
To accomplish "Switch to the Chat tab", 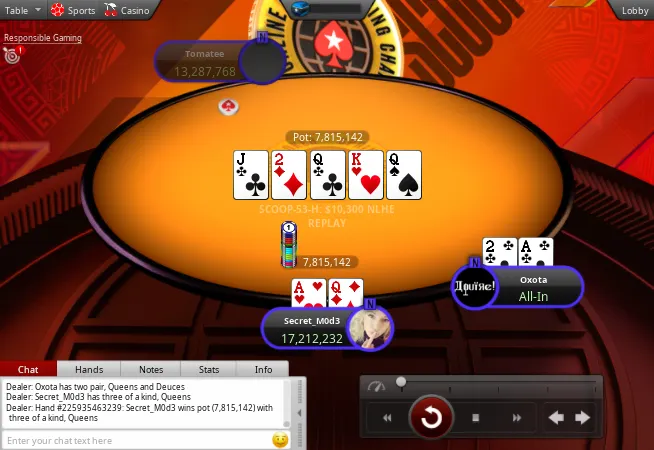I will pyautogui.click(x=28, y=369).
